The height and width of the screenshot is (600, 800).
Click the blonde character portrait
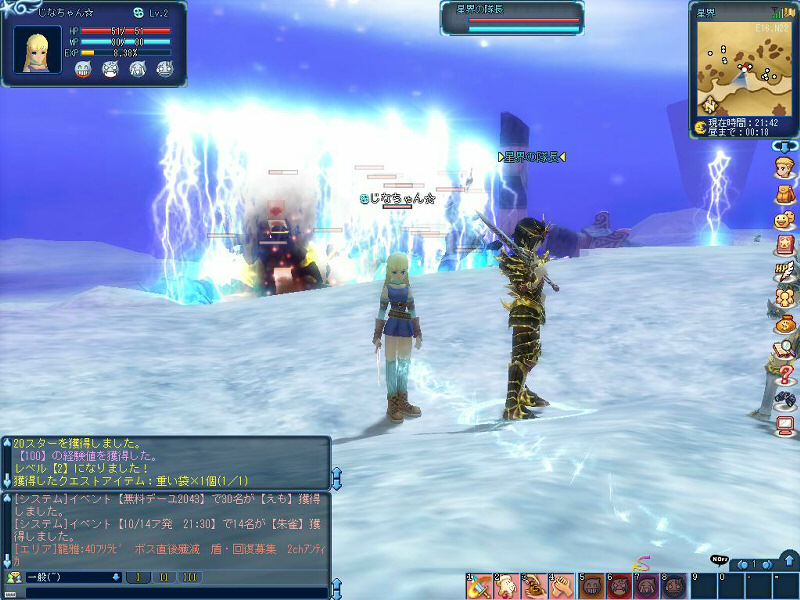tap(38, 49)
